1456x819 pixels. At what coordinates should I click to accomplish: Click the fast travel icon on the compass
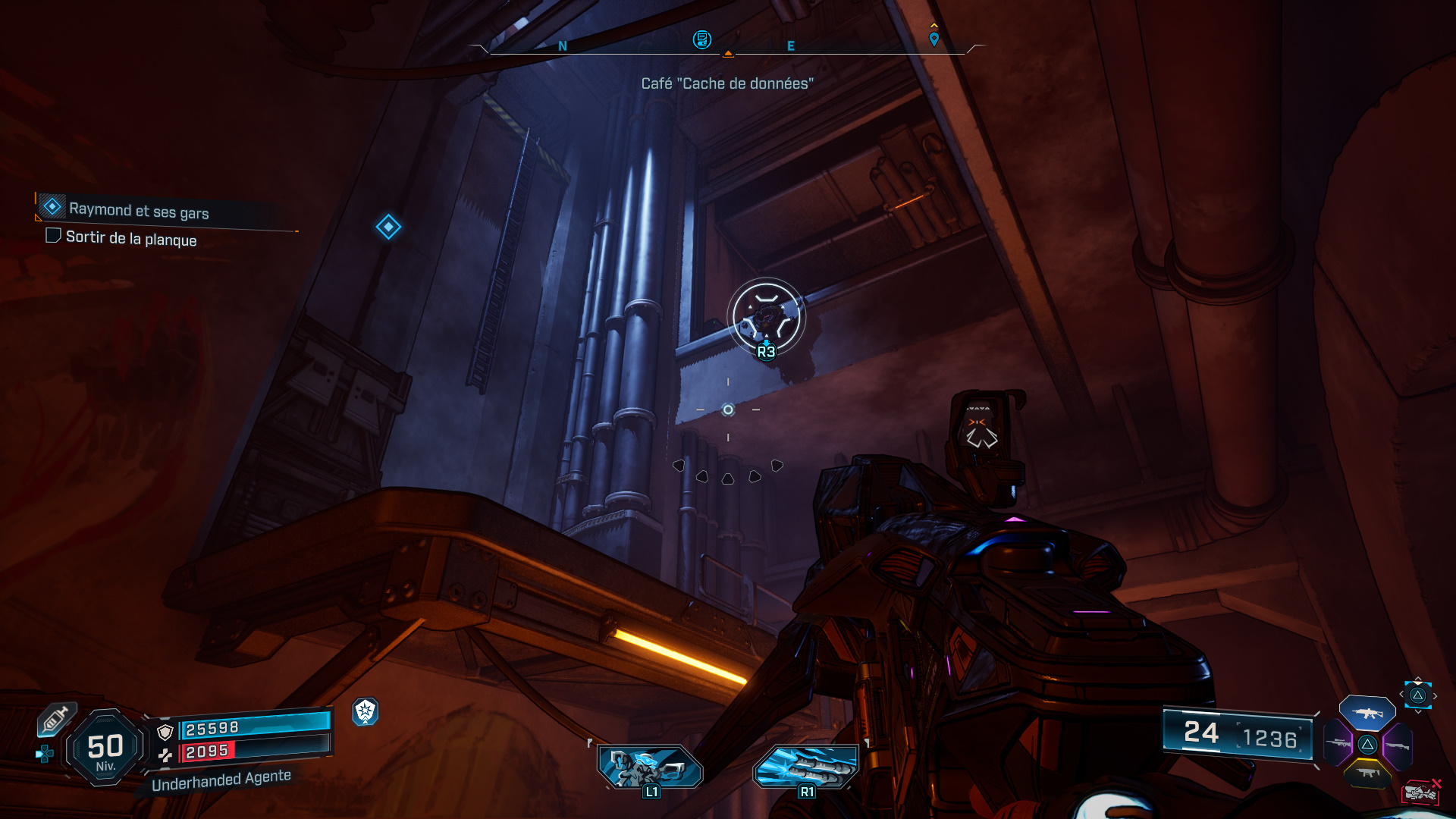[x=702, y=40]
